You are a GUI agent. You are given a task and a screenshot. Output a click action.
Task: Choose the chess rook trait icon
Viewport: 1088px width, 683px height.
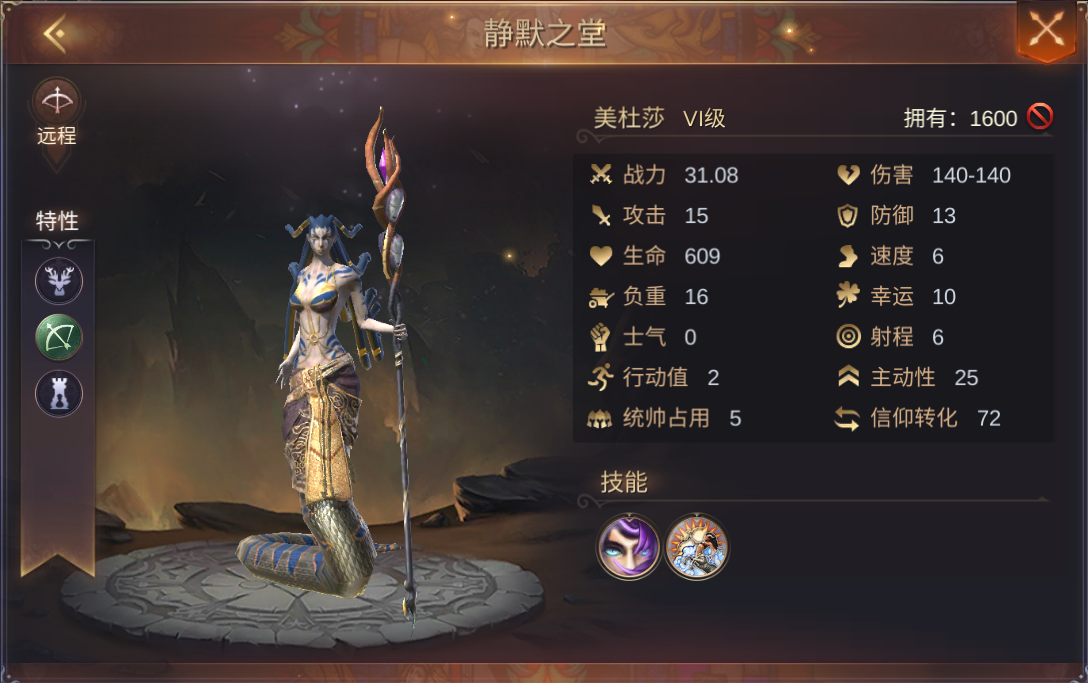[59, 393]
